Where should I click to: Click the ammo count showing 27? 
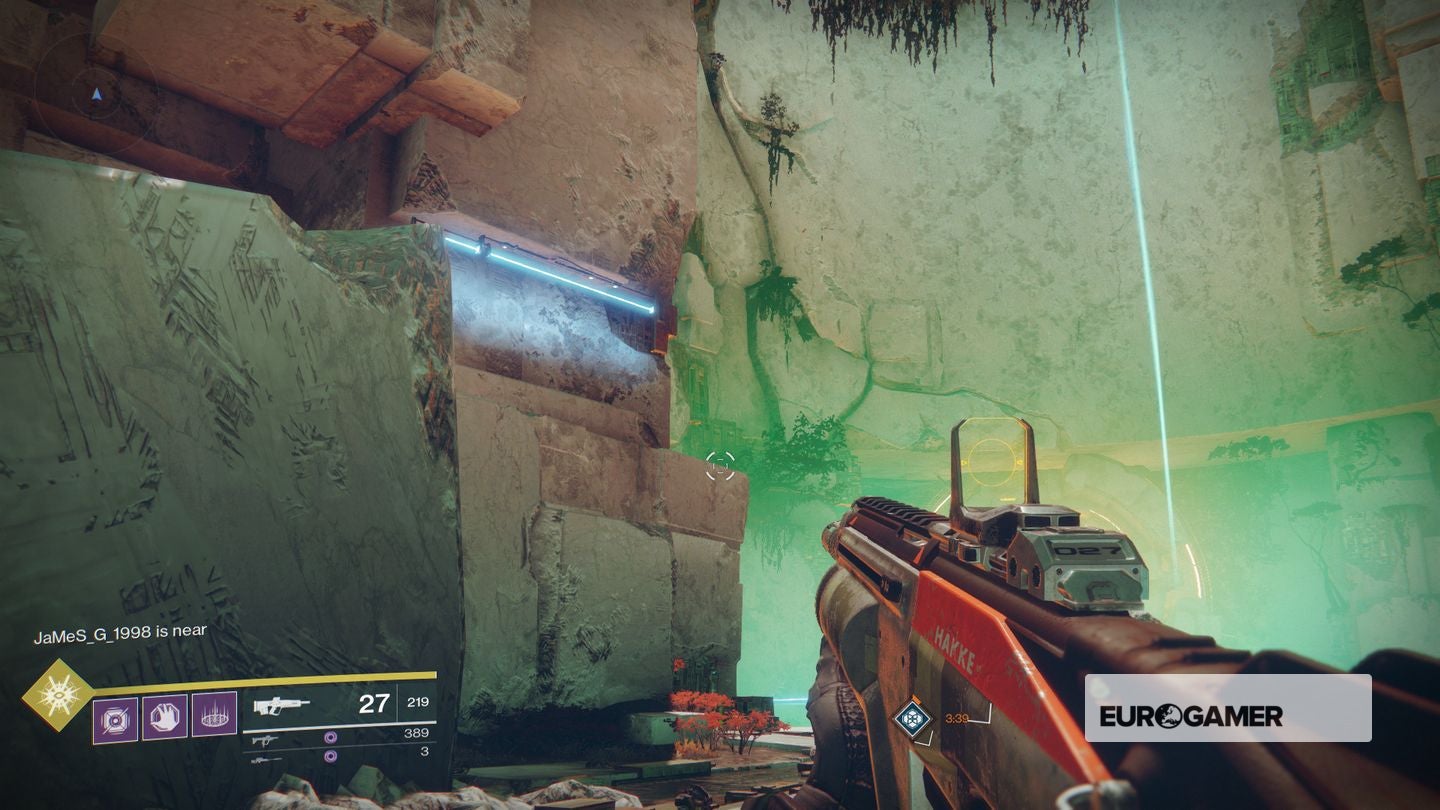coord(375,702)
